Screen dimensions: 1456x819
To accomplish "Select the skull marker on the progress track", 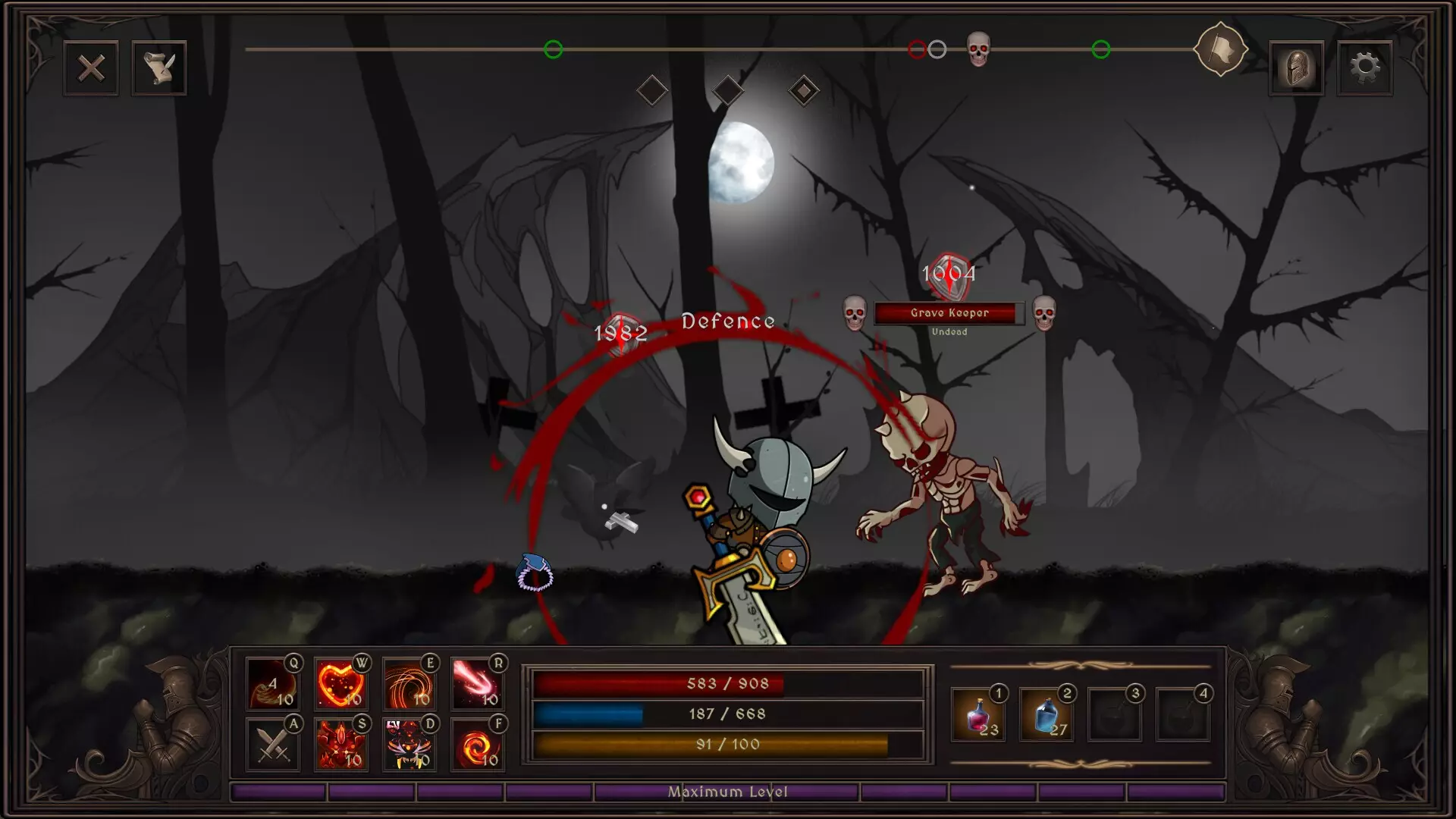I will pos(978,49).
